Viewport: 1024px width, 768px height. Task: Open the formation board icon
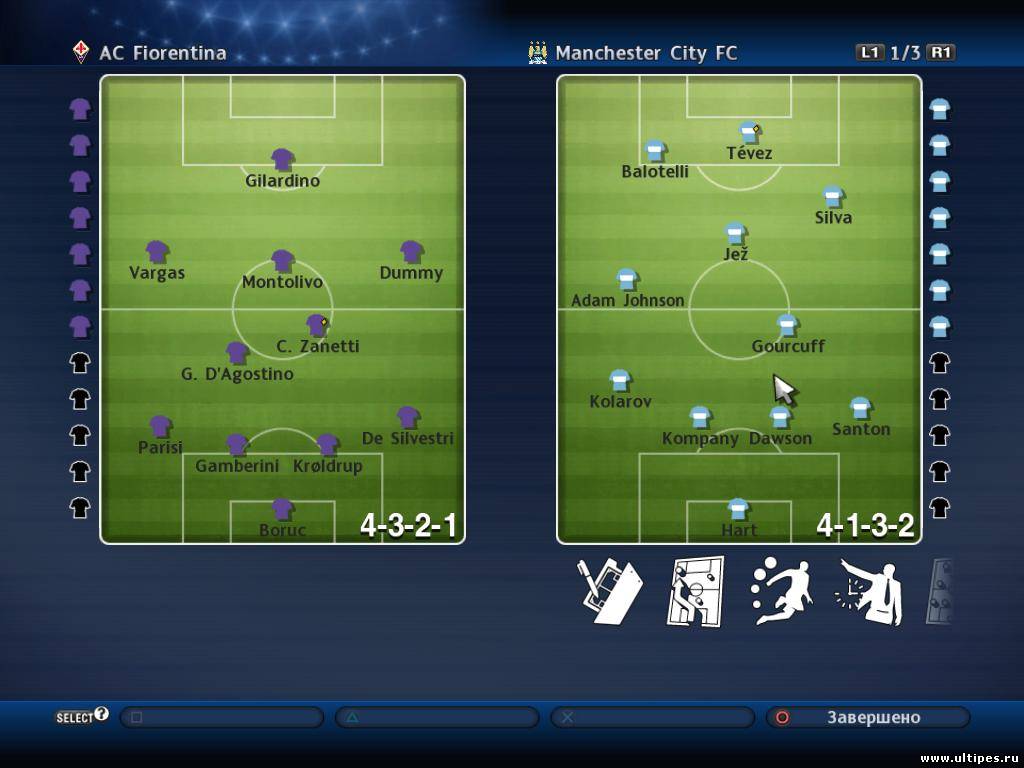695,592
